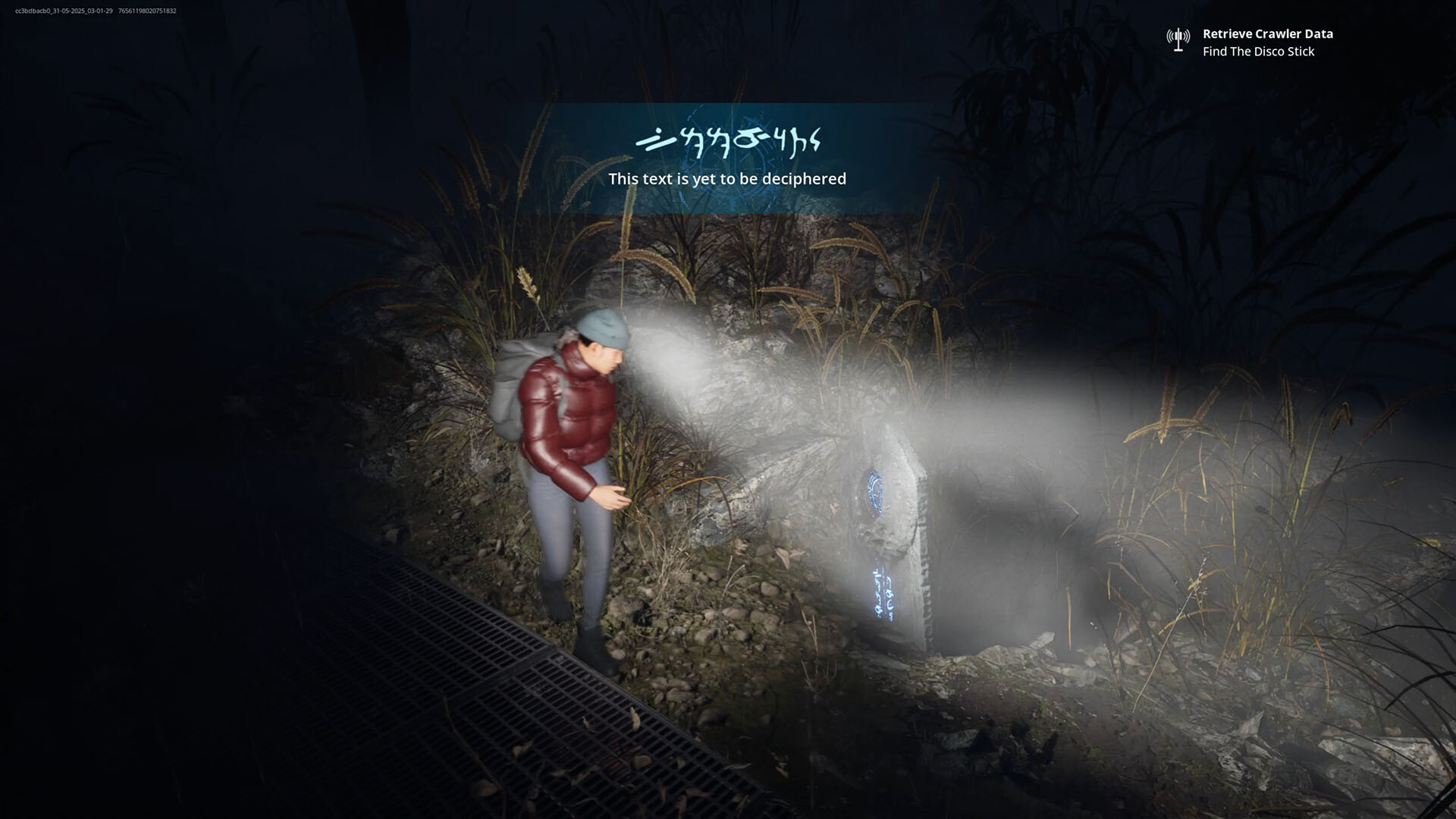The height and width of the screenshot is (819, 1456).
Task: Expand the Find The Disco Stick sub-objective
Action: pos(1260,52)
